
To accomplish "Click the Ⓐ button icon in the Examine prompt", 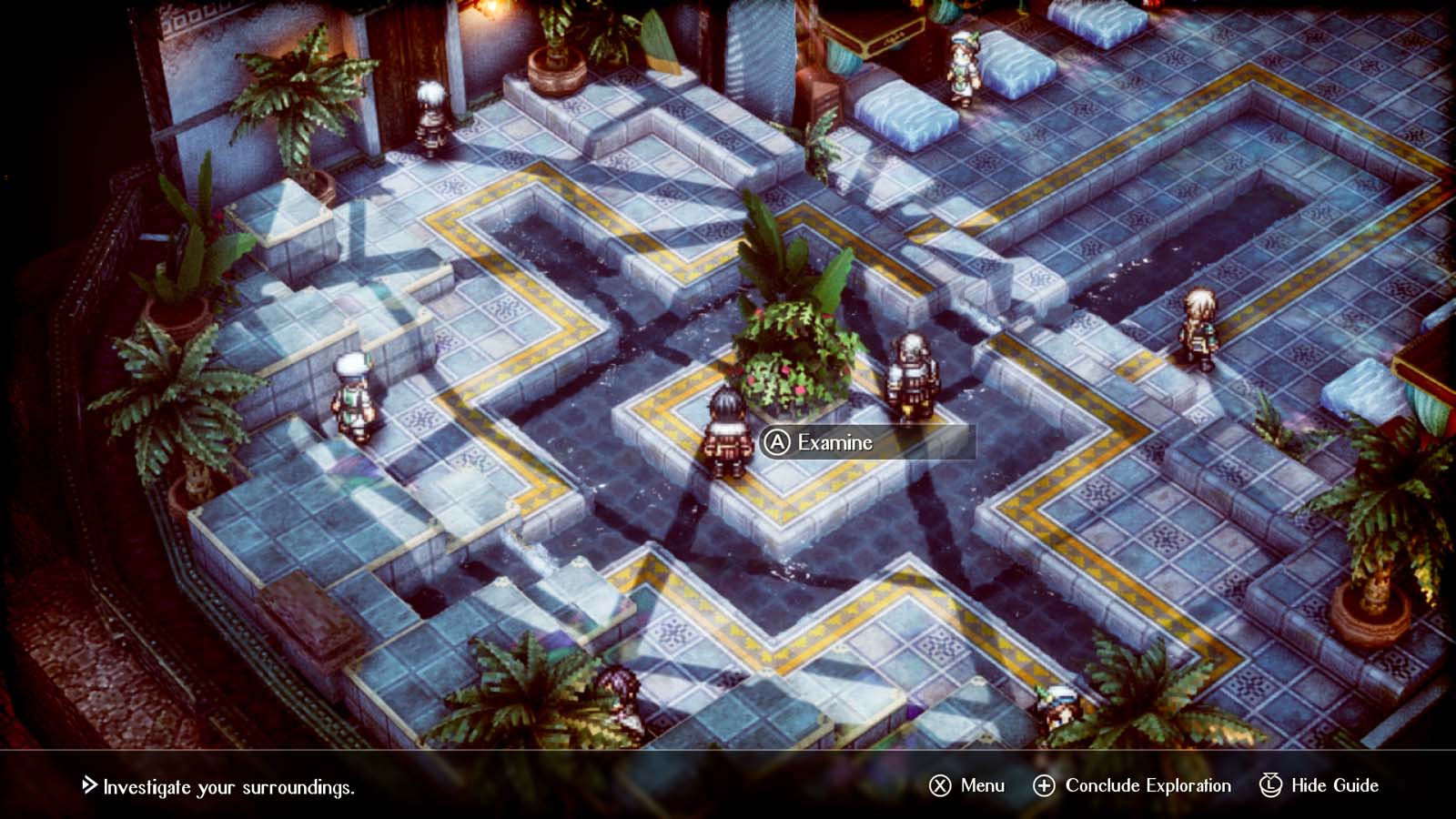I will tap(777, 443).
